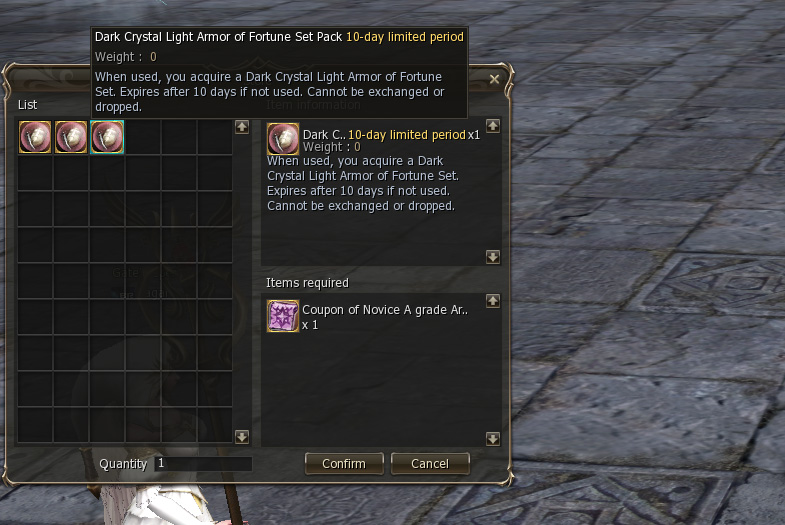
Task: Click the List panel's scroll-down arrow
Action: [x=241, y=436]
